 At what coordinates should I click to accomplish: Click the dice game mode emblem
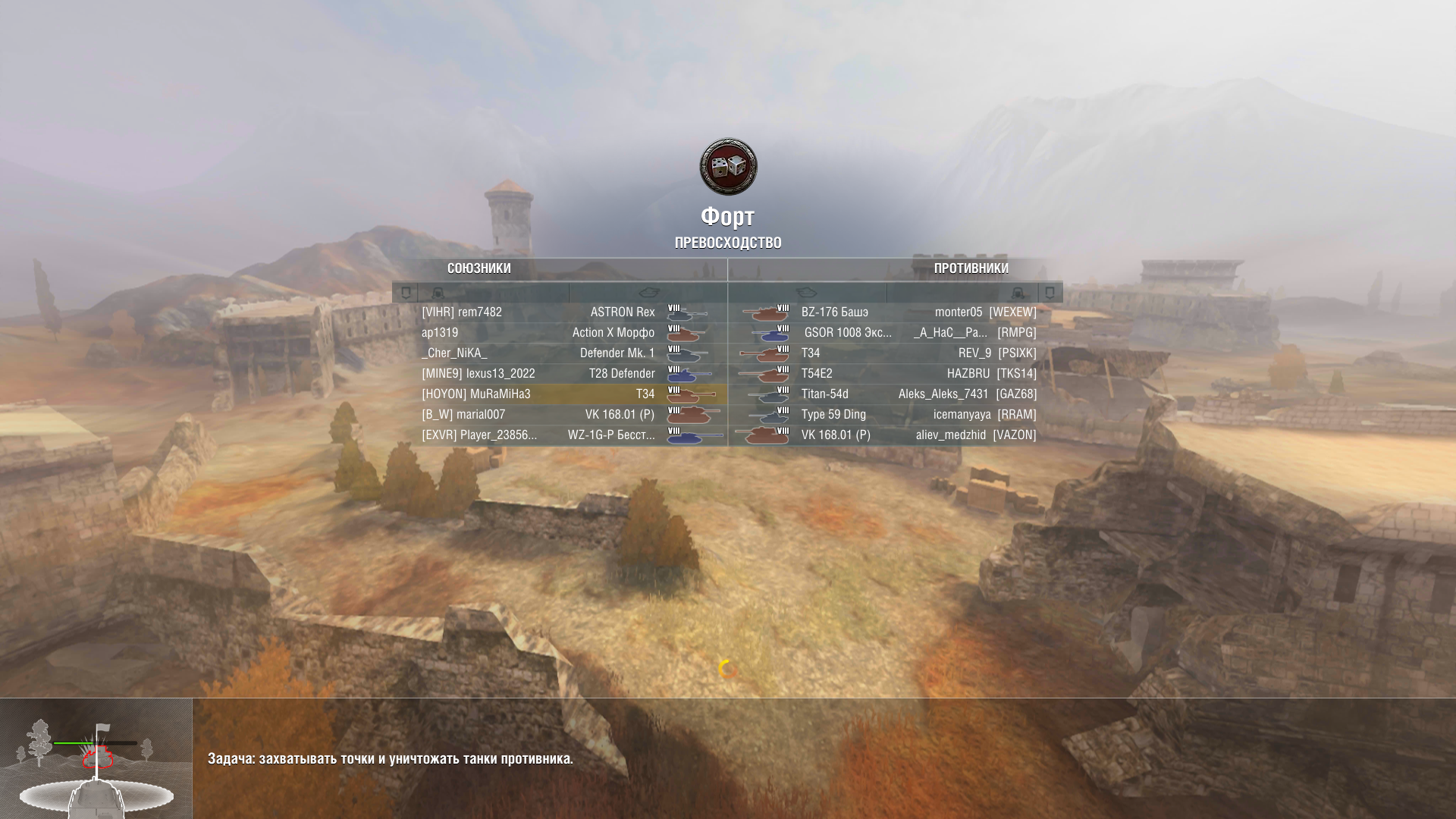(728, 167)
